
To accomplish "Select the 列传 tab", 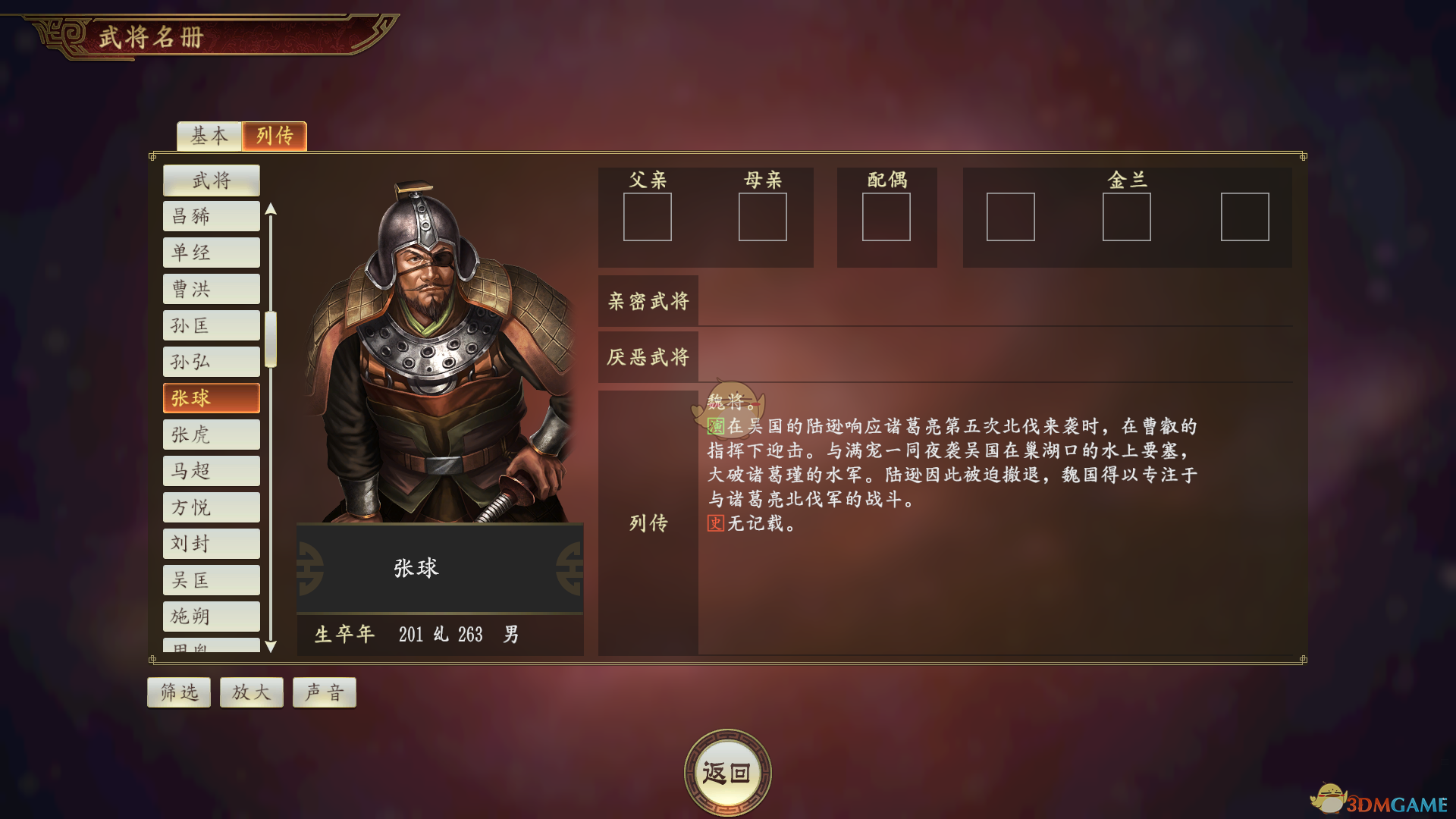I will 274,136.
